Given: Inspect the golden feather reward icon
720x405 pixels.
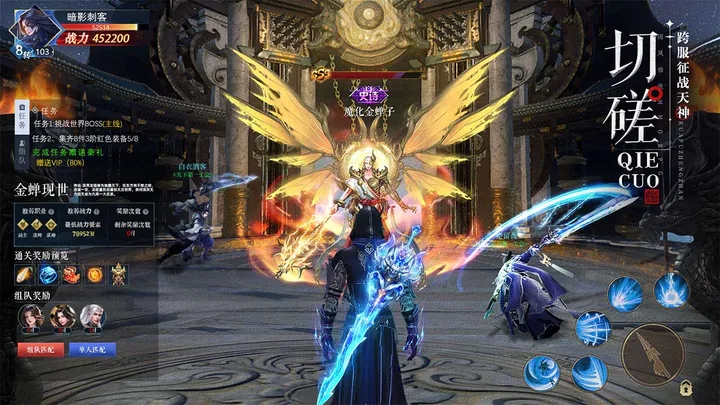Looking at the screenshot, I should click(x=24, y=274).
